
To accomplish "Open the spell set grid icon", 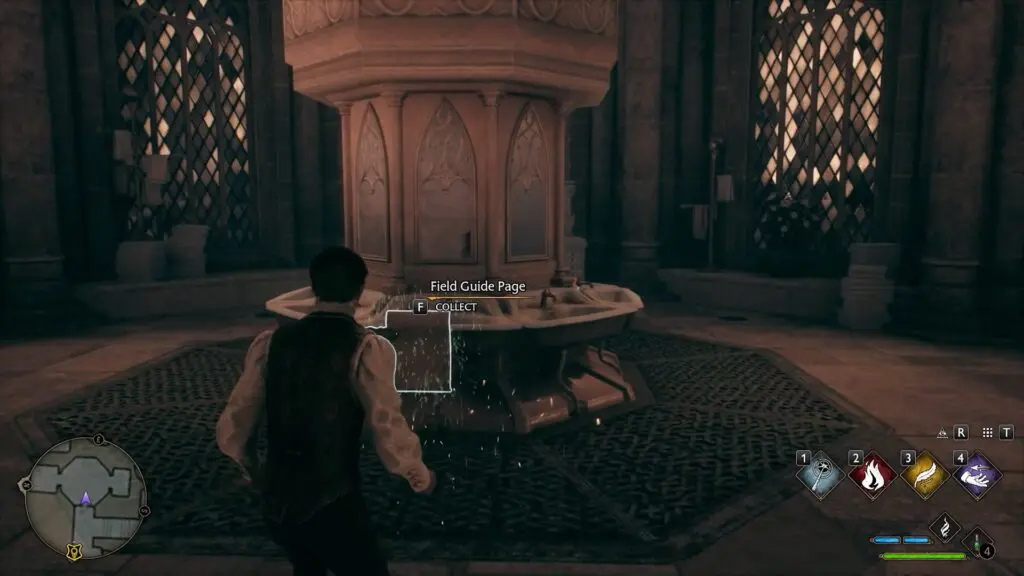I will [987, 433].
